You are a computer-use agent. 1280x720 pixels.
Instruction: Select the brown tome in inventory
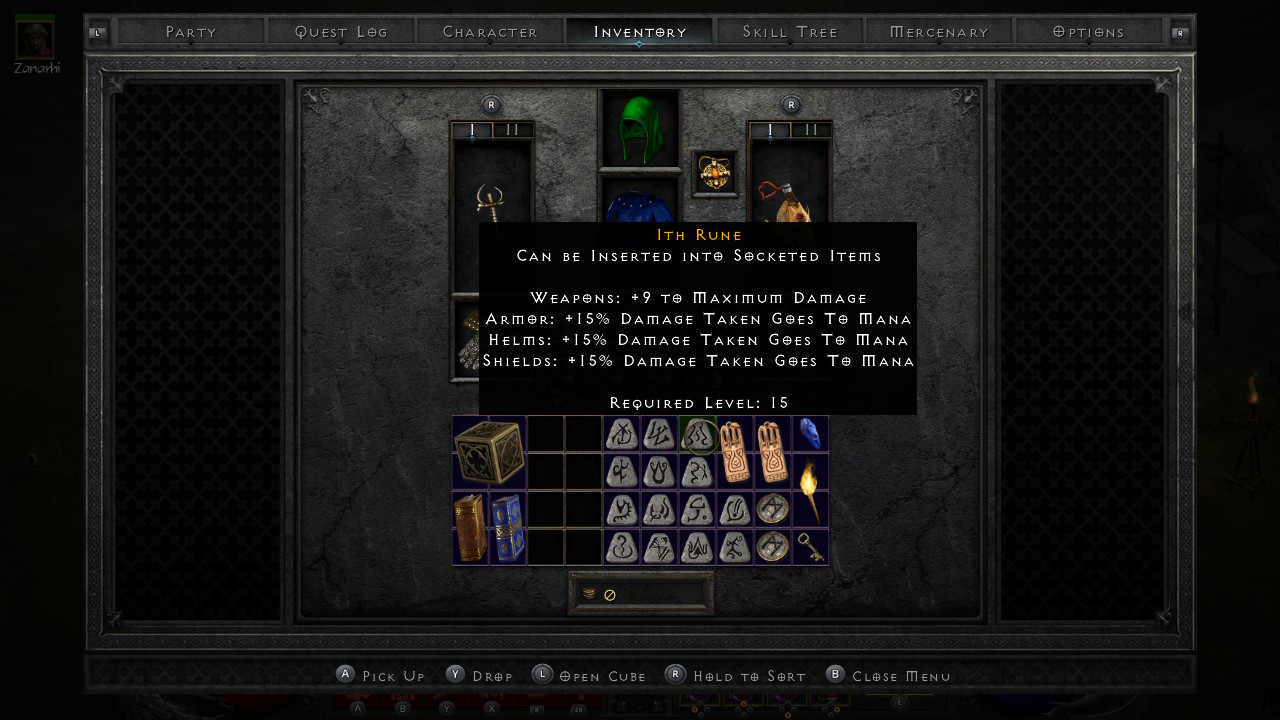pyautogui.click(x=470, y=527)
